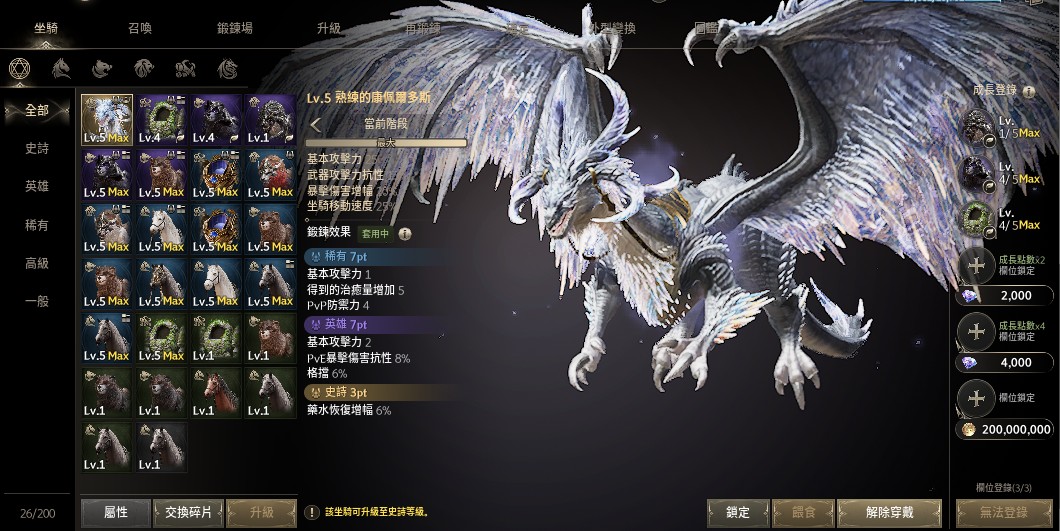Select the hexagram all-types filter icon

tap(17, 68)
